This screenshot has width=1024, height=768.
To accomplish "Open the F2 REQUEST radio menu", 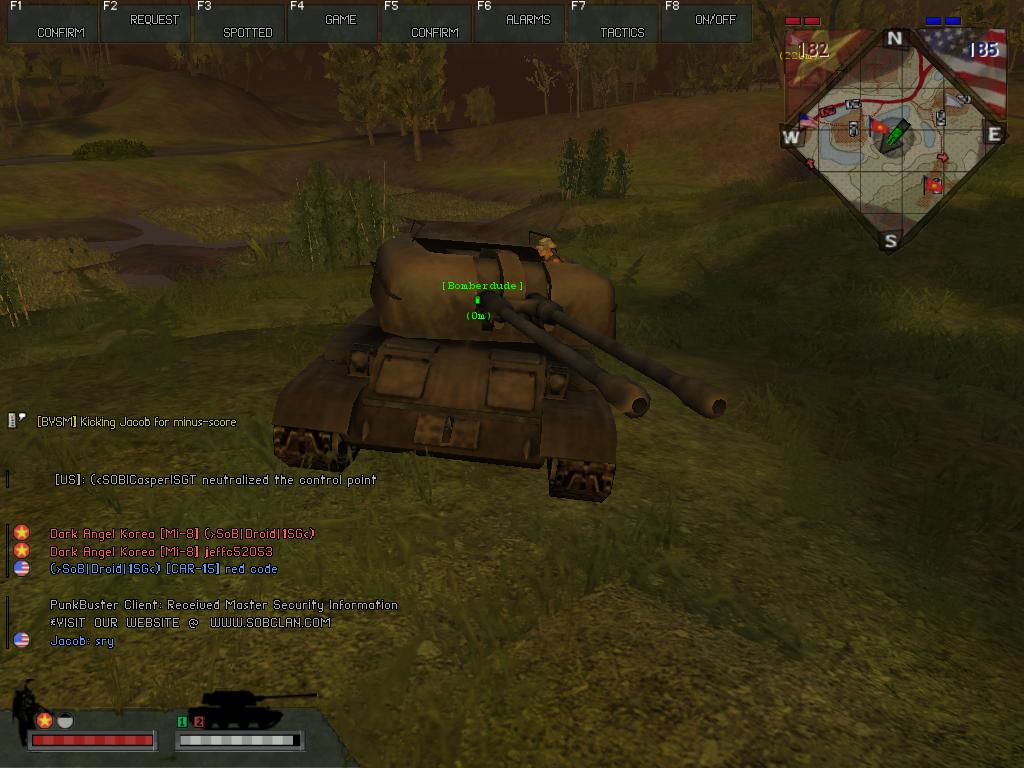I will pyautogui.click(x=145, y=22).
